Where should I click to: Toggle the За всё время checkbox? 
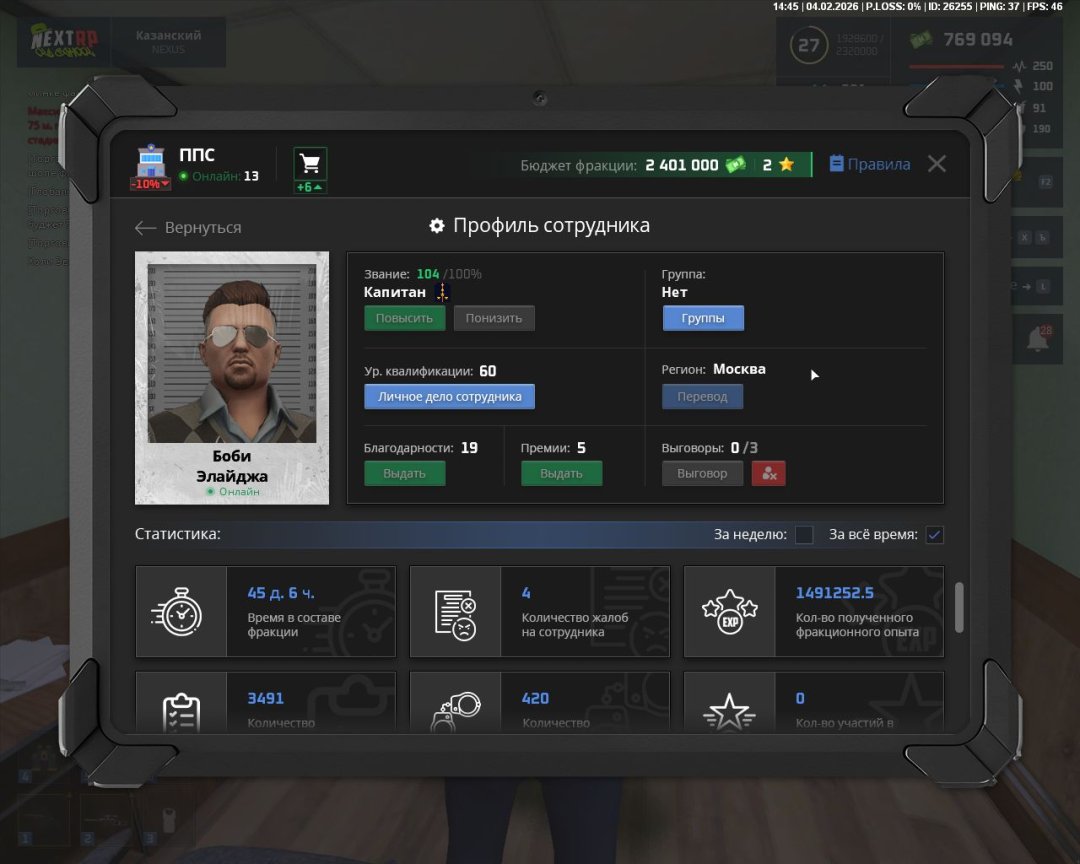click(x=934, y=535)
